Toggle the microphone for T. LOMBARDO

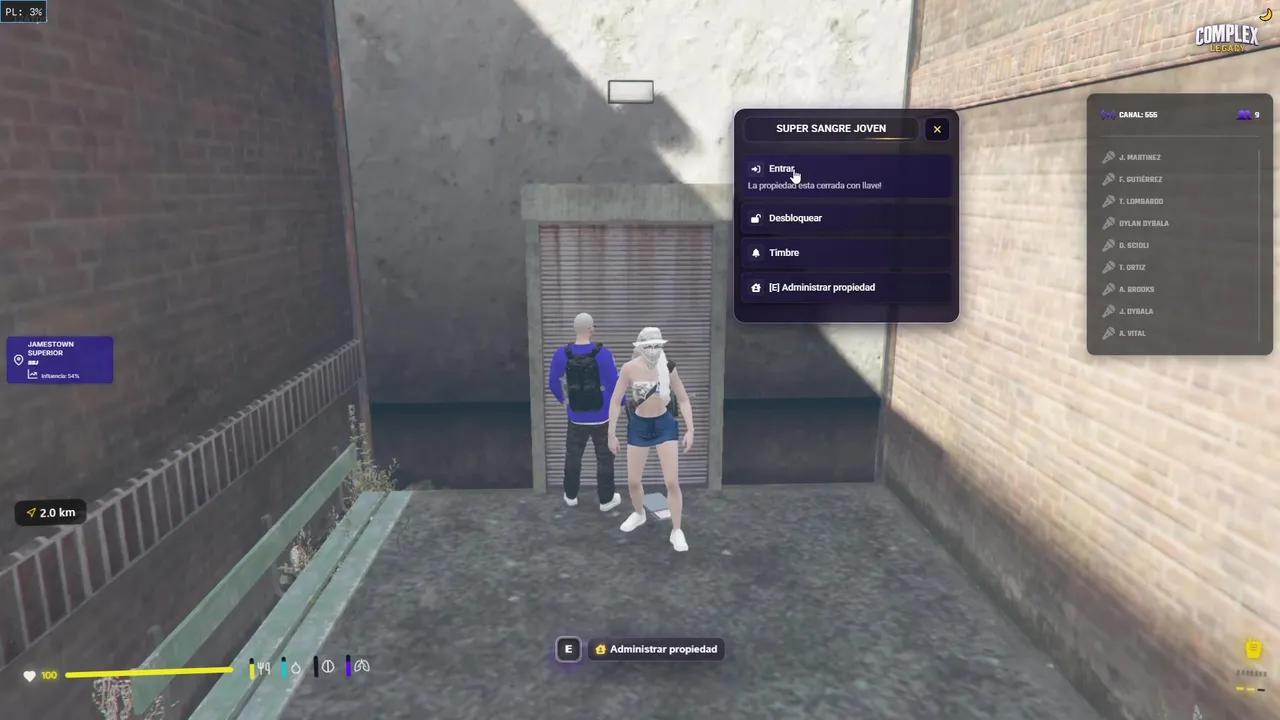click(x=1108, y=201)
